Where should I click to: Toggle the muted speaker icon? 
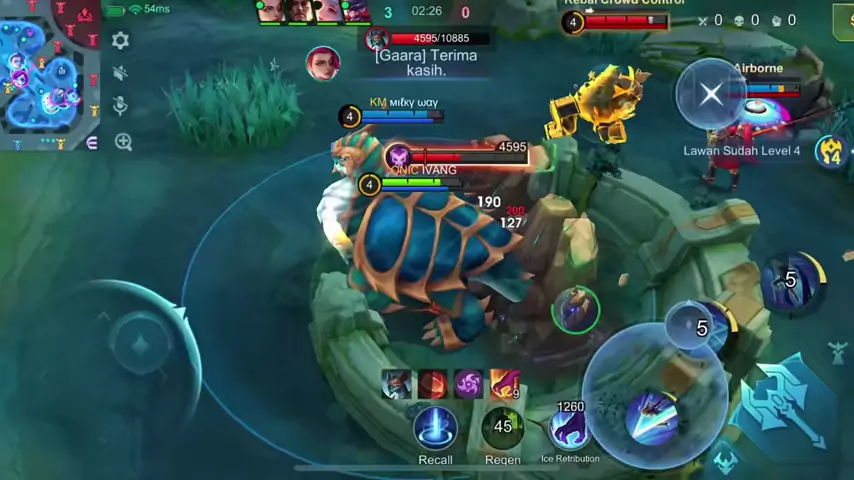pyautogui.click(x=120, y=73)
